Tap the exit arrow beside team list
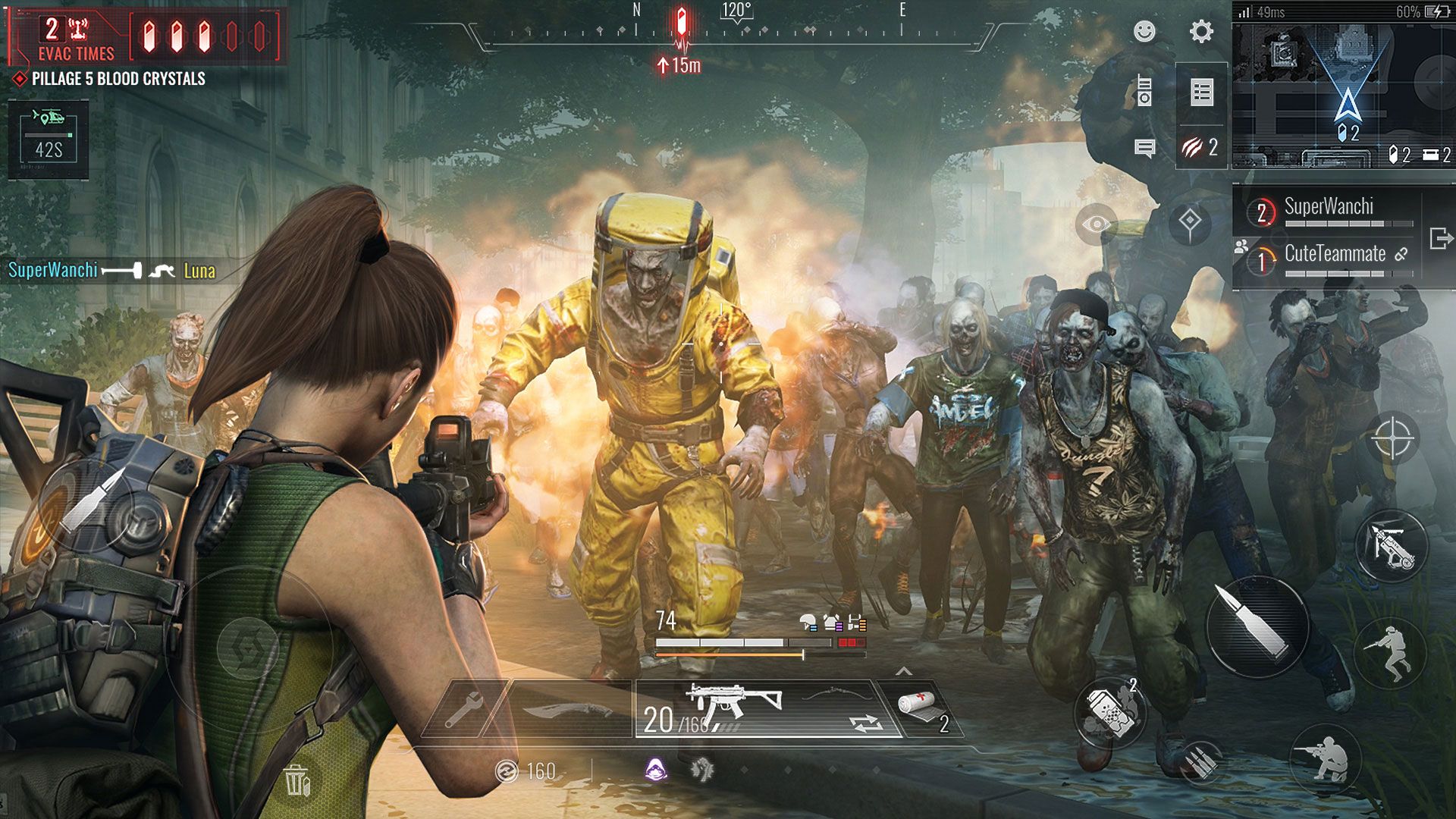The width and height of the screenshot is (1456, 819). pos(1441,238)
